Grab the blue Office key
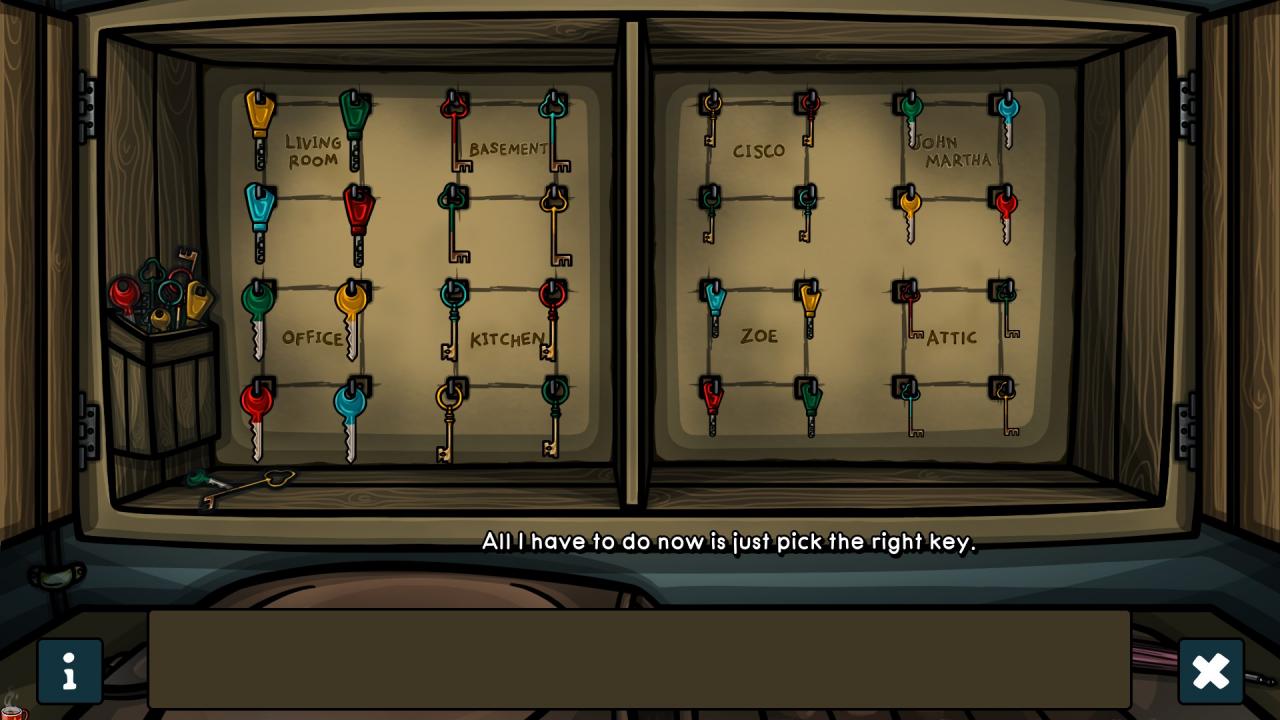 [350, 415]
